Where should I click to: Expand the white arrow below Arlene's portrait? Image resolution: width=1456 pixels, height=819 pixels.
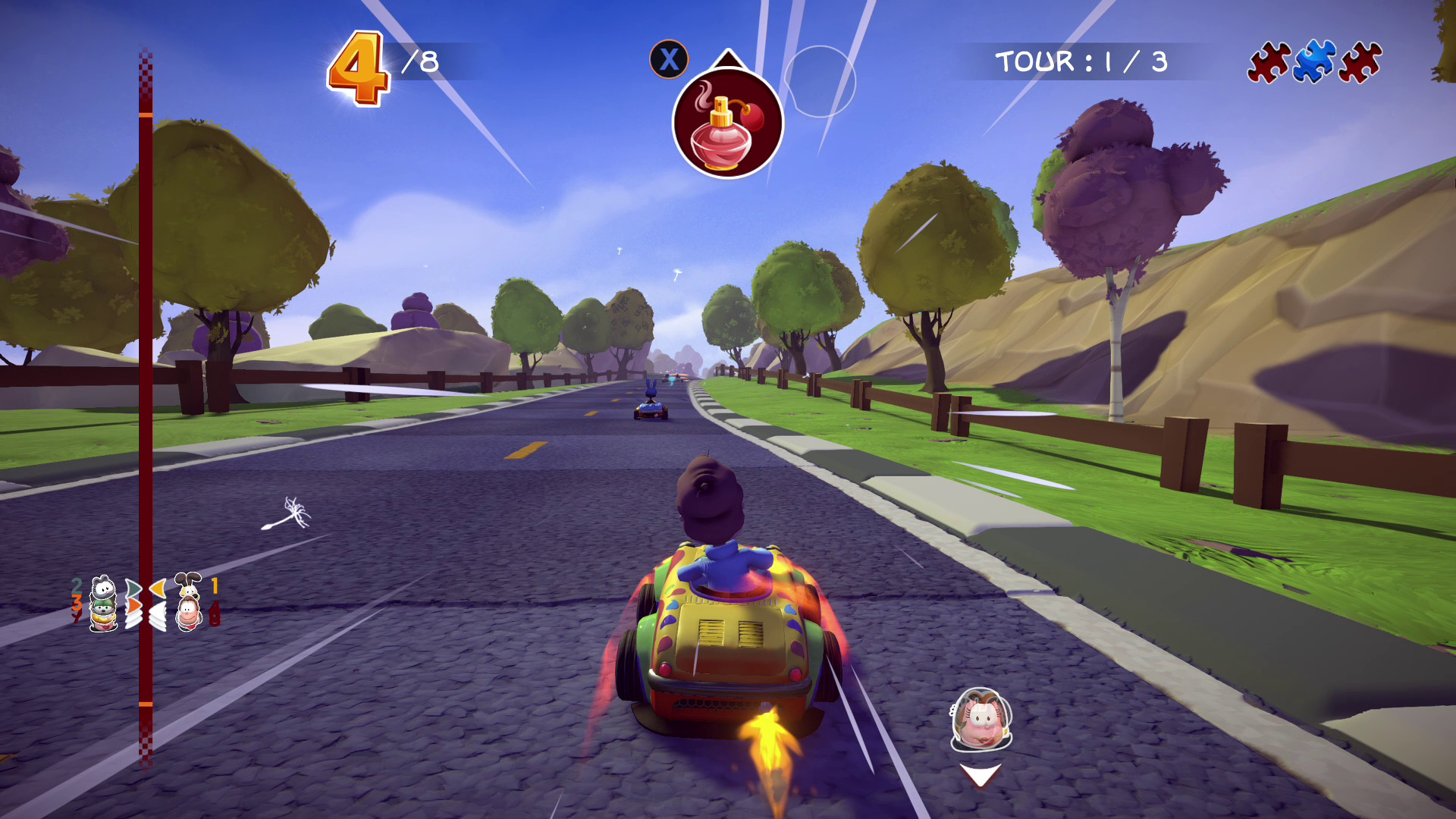(980, 774)
